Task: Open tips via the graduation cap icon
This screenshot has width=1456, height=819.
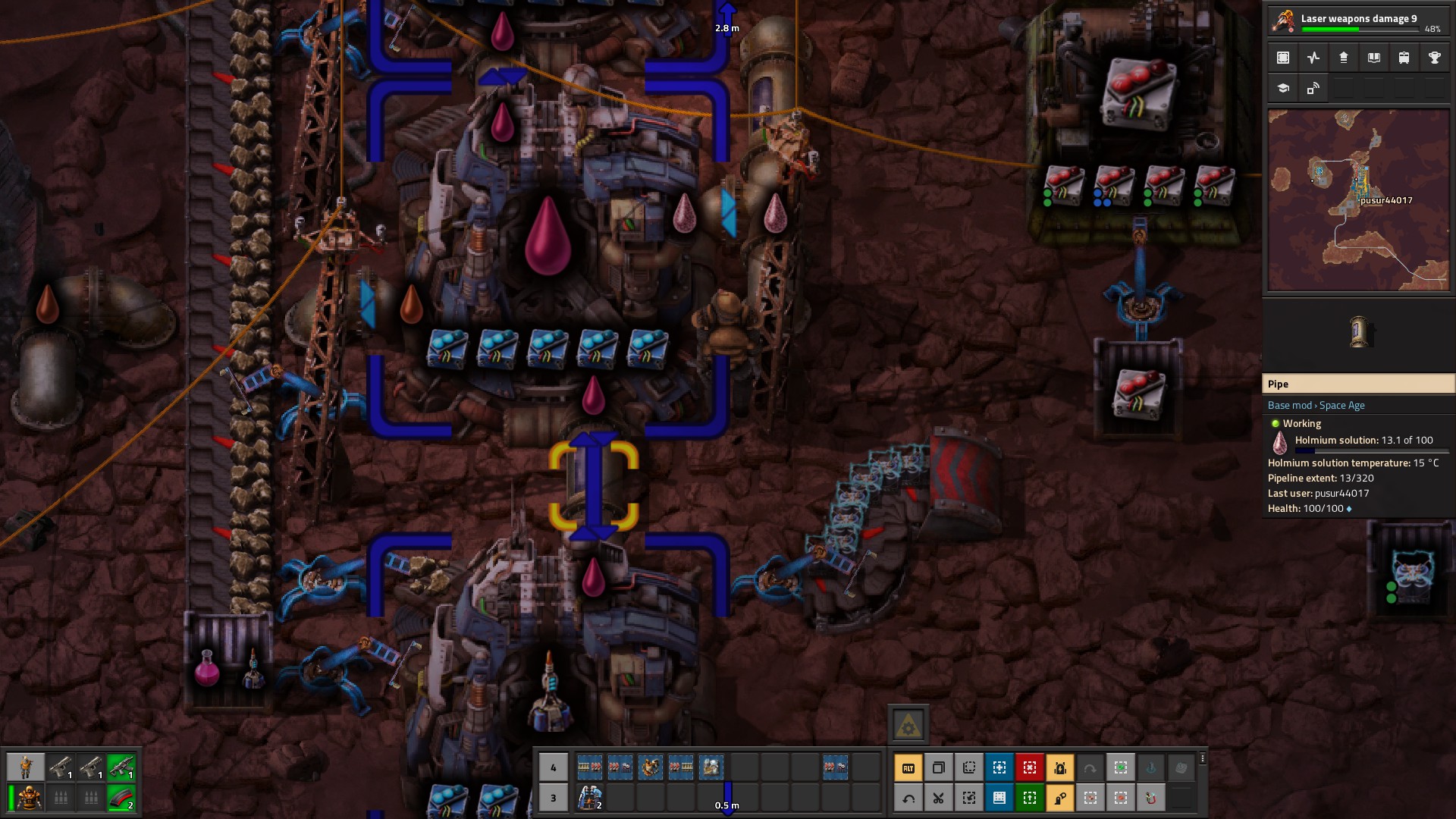Action: click(1283, 88)
